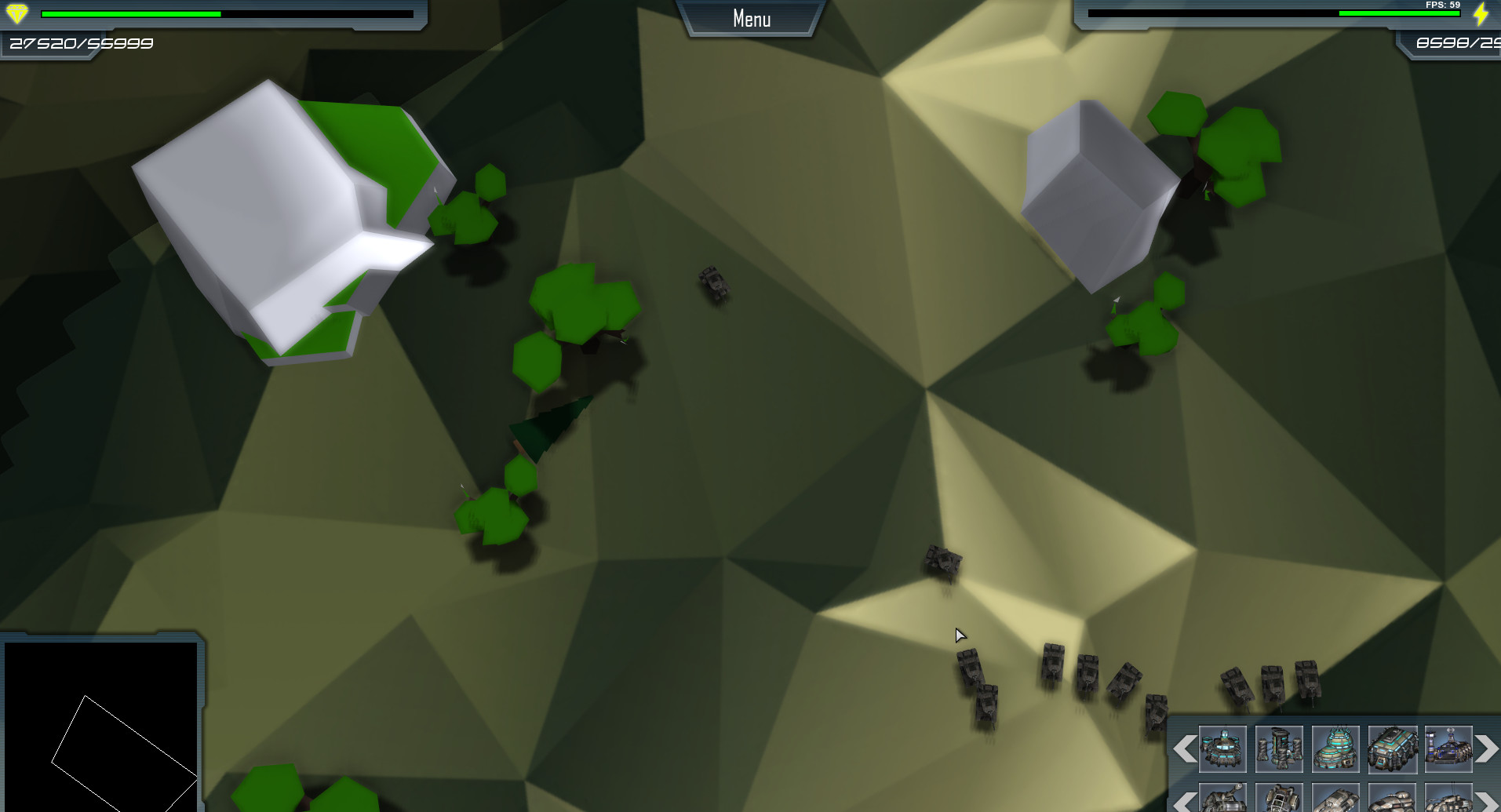
Task: Select the buggy unit build icon
Action: 1279,802
